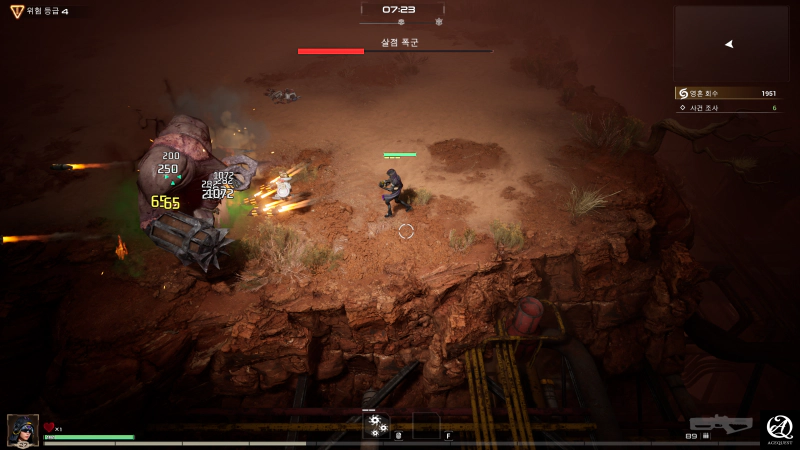Click the character portrait
800x450 pixels.
[23, 429]
